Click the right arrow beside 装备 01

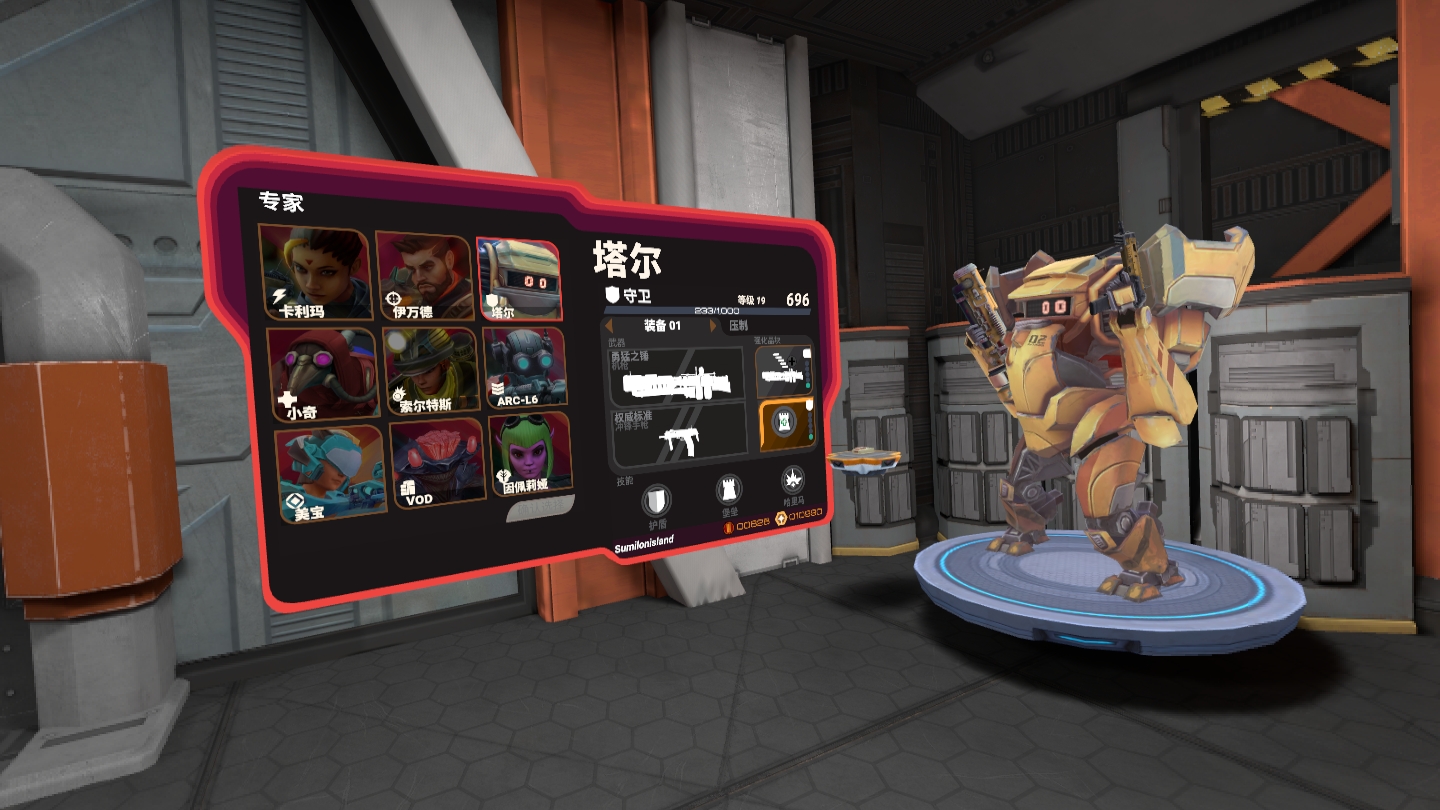tap(711, 325)
